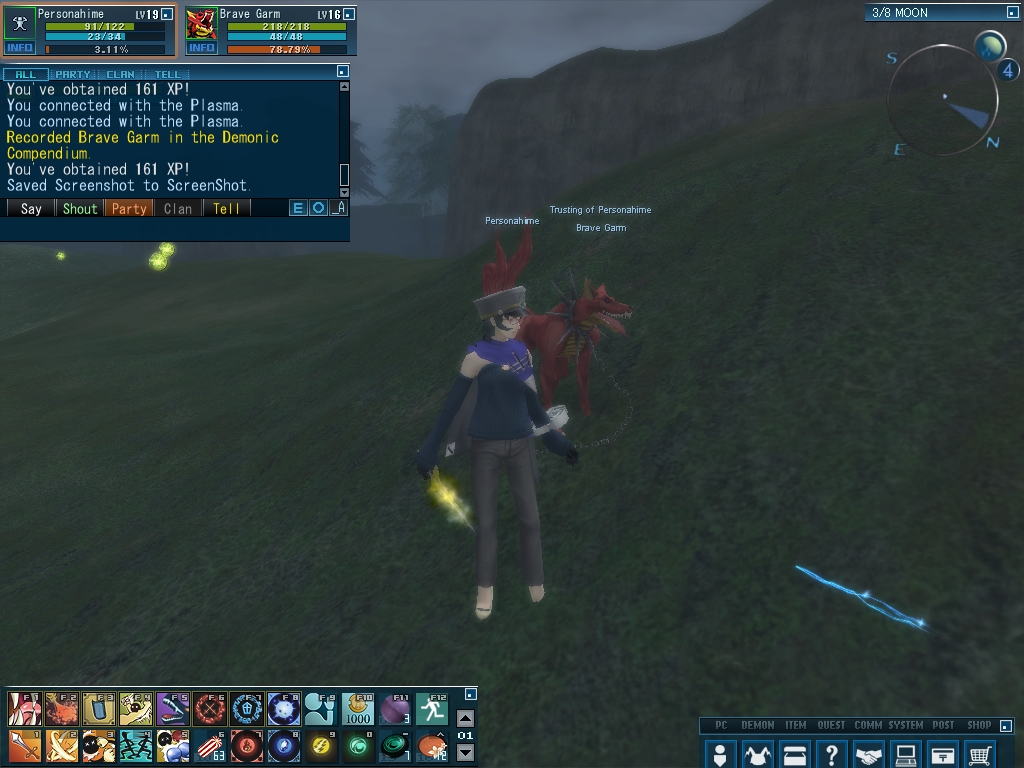This screenshot has height=768, width=1024.
Task: Use the sword attack skill in slot 1
Action: coord(24,745)
